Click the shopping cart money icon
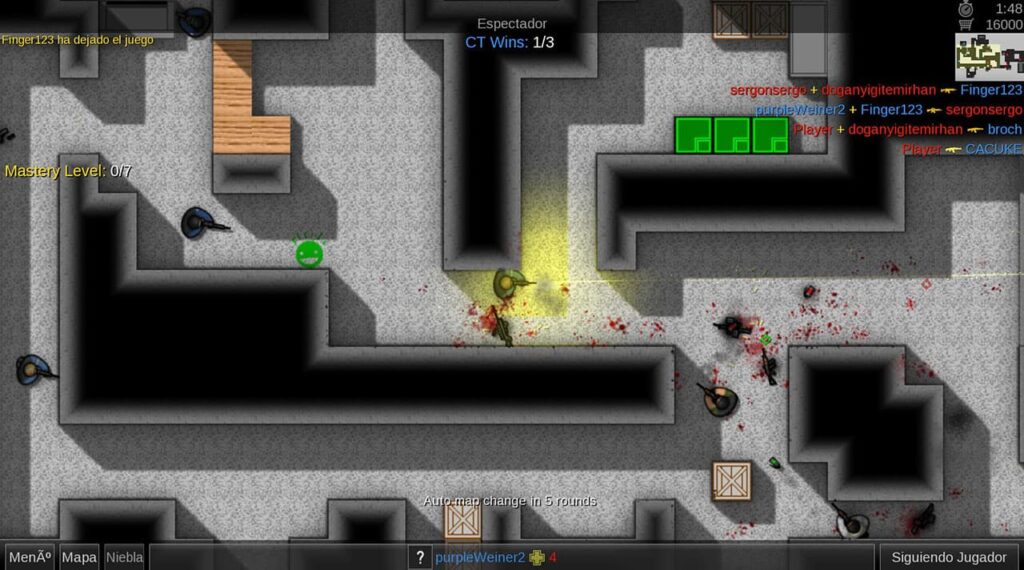The image size is (1024, 570). click(966, 24)
